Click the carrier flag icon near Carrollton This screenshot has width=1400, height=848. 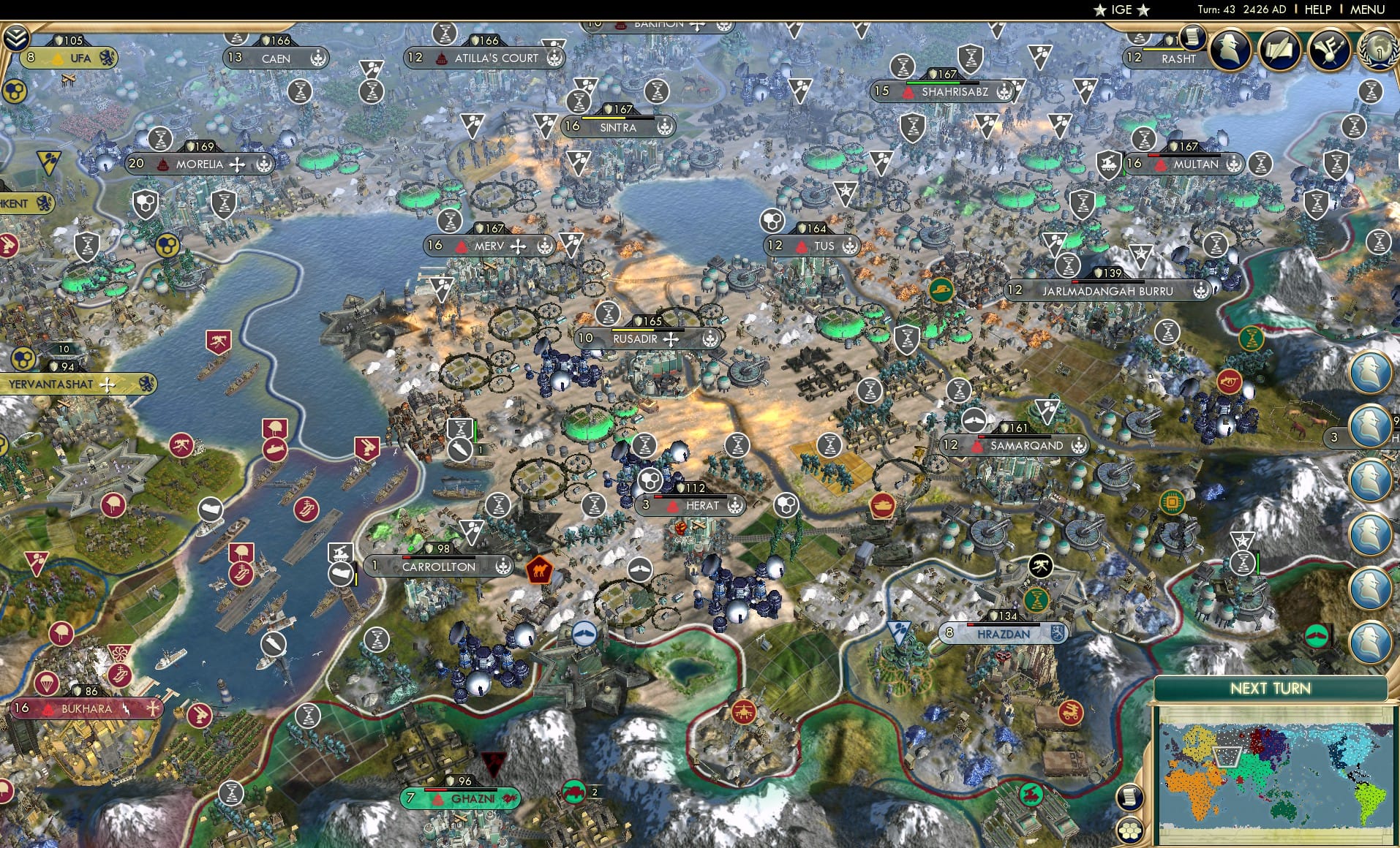point(340,575)
